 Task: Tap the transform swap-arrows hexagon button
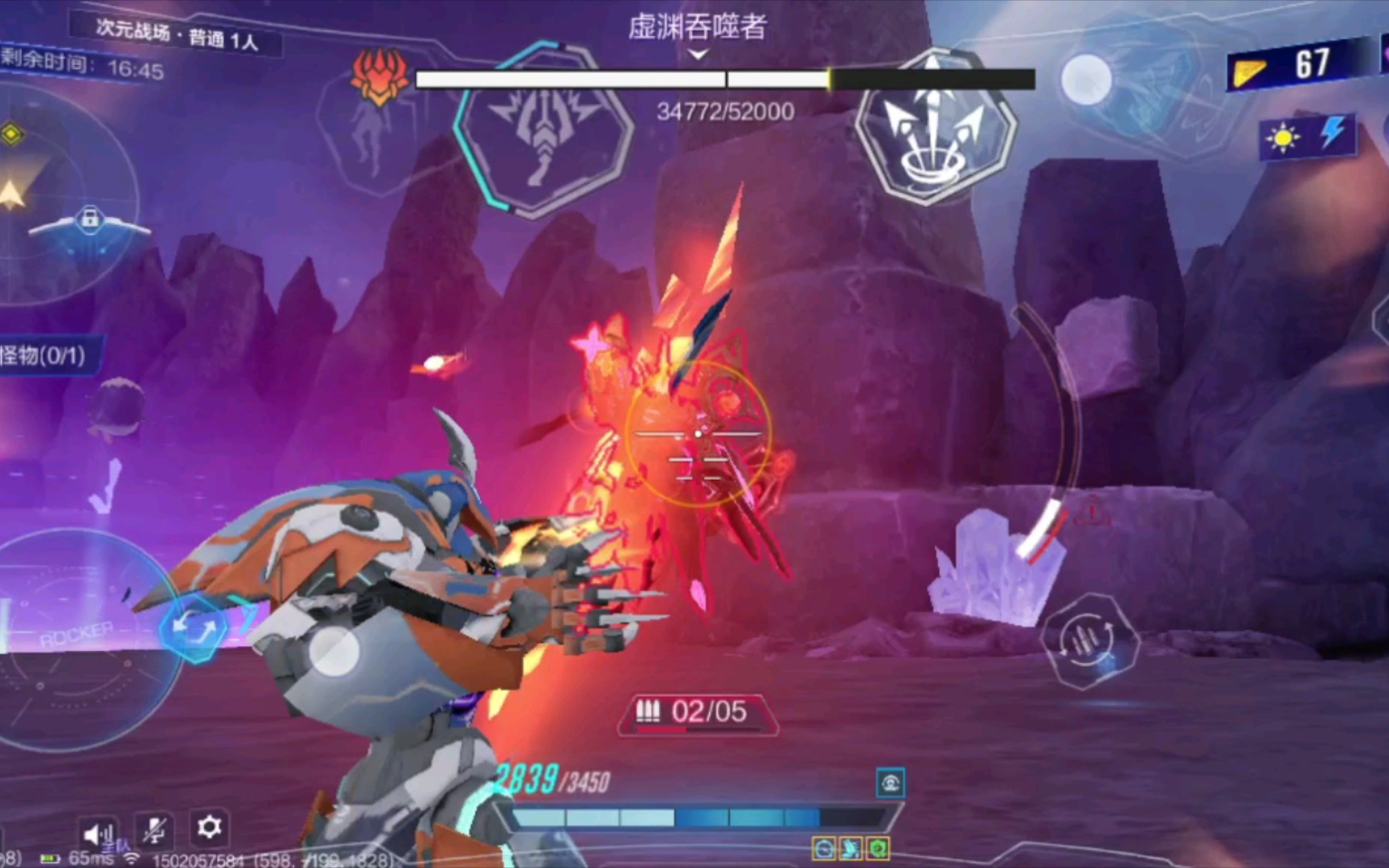tap(195, 629)
